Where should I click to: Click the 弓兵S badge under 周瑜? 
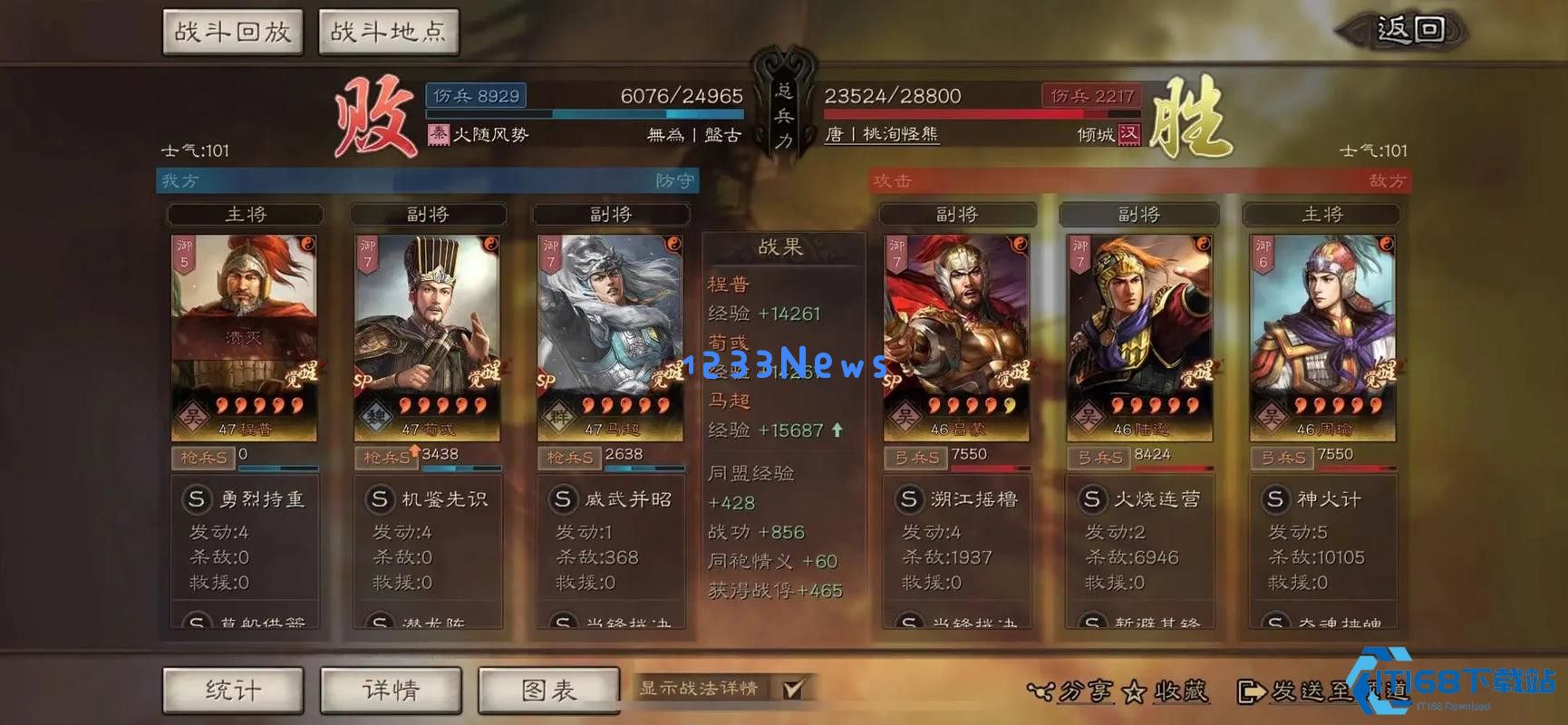[x=1282, y=458]
